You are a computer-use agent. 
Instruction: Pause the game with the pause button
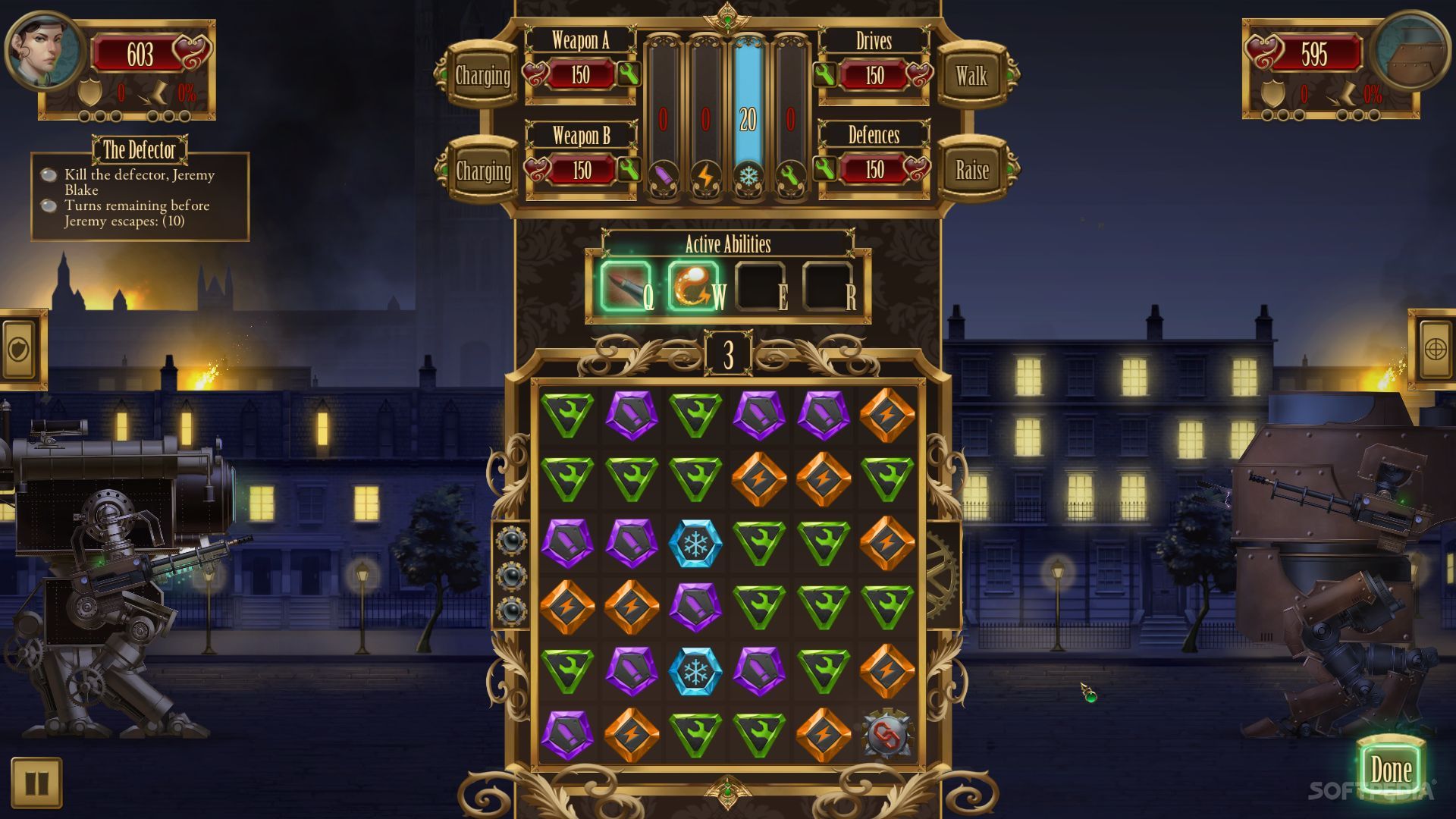[x=36, y=783]
